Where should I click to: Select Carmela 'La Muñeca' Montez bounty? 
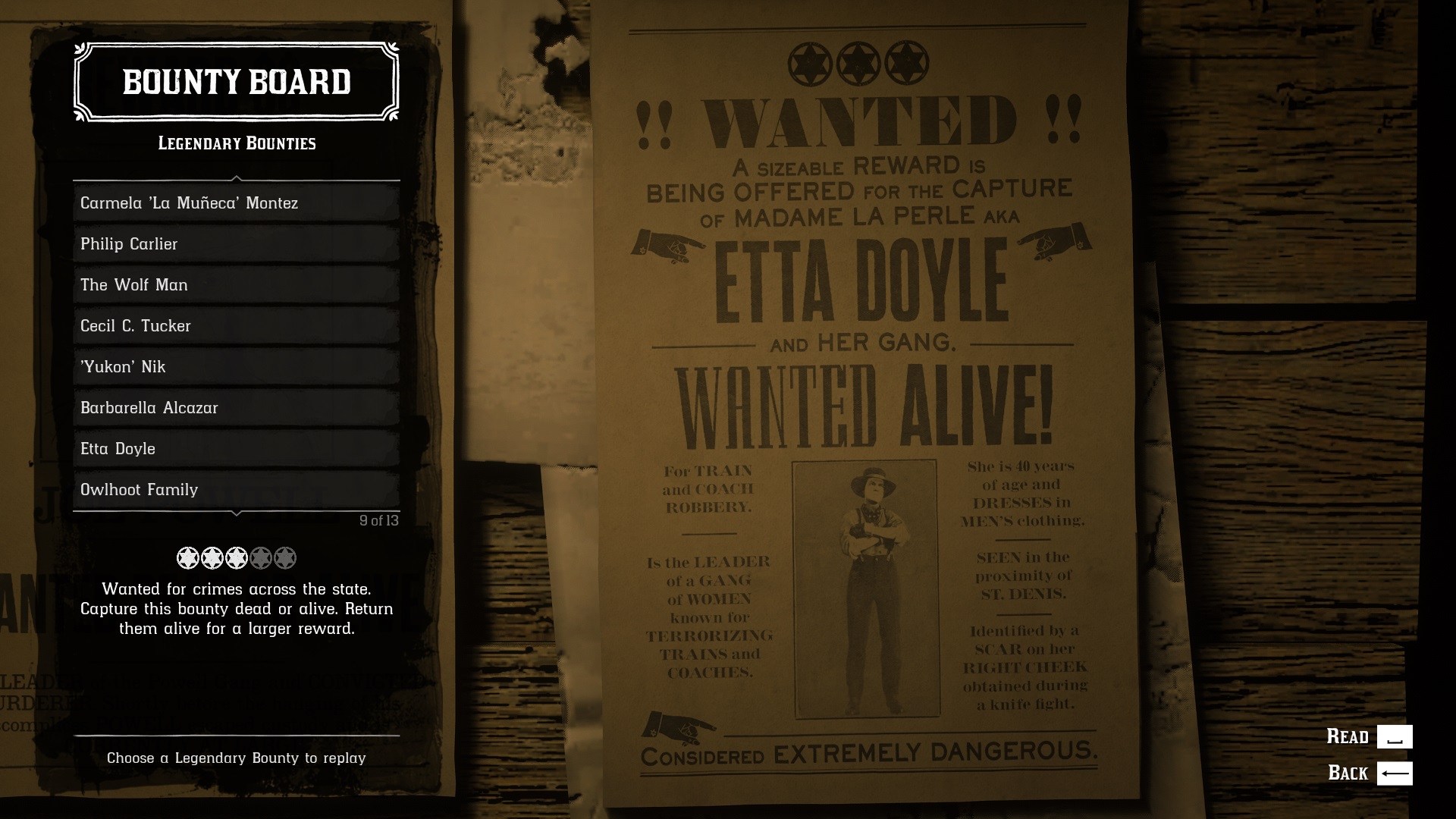click(x=235, y=203)
